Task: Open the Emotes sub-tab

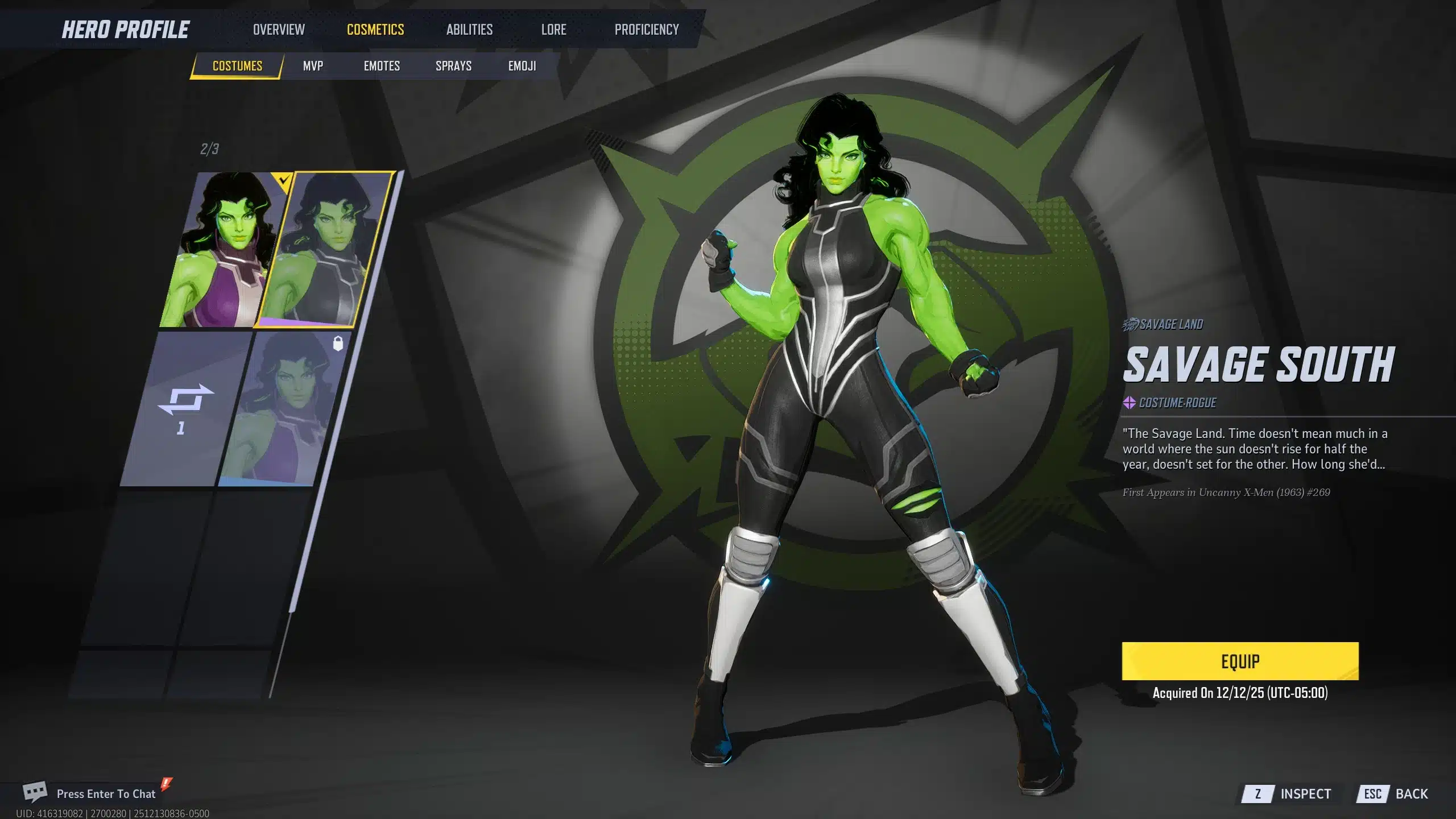Action: coord(382,66)
